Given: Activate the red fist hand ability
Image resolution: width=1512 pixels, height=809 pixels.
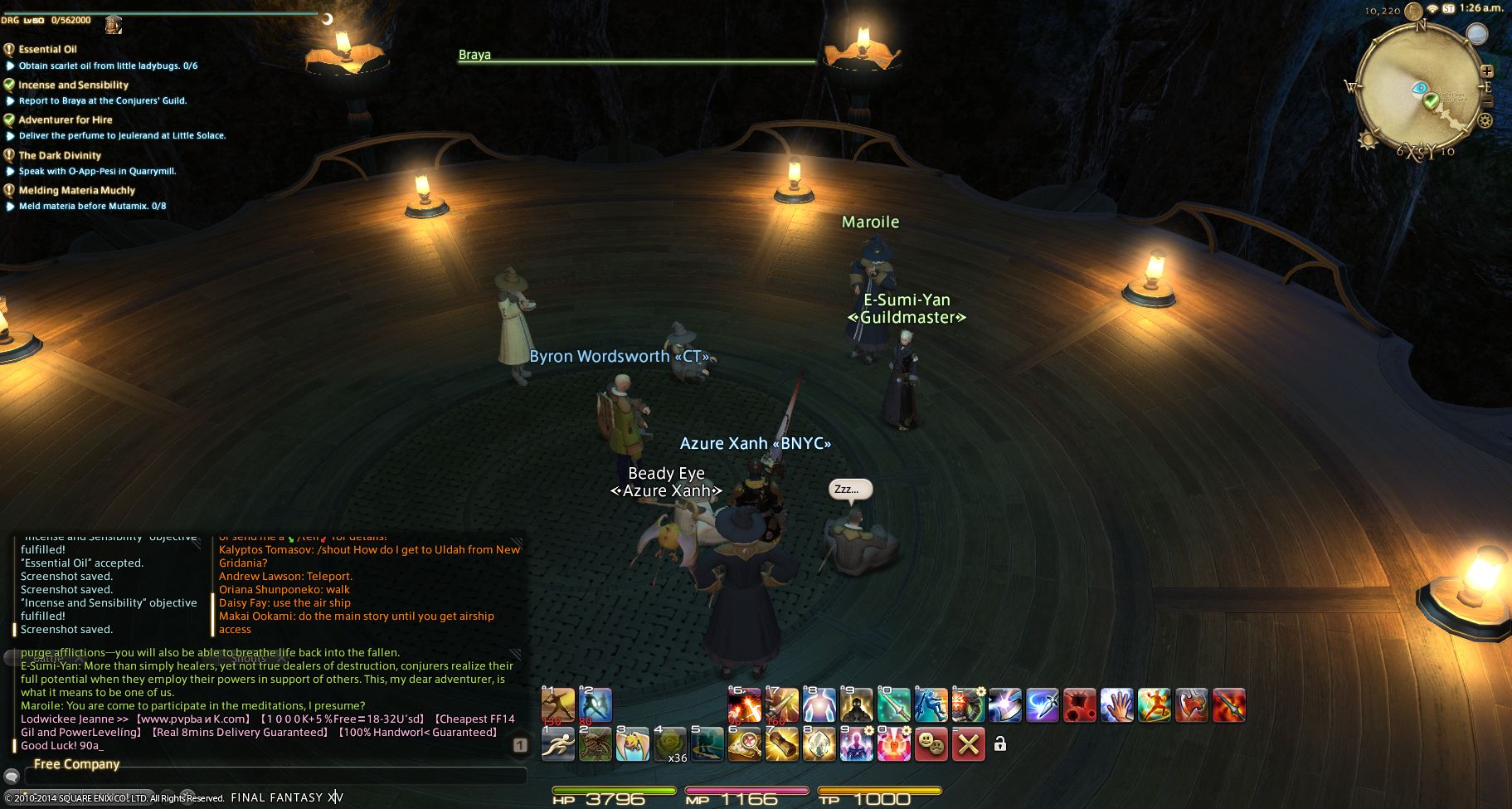Looking at the screenshot, I should 1116,705.
